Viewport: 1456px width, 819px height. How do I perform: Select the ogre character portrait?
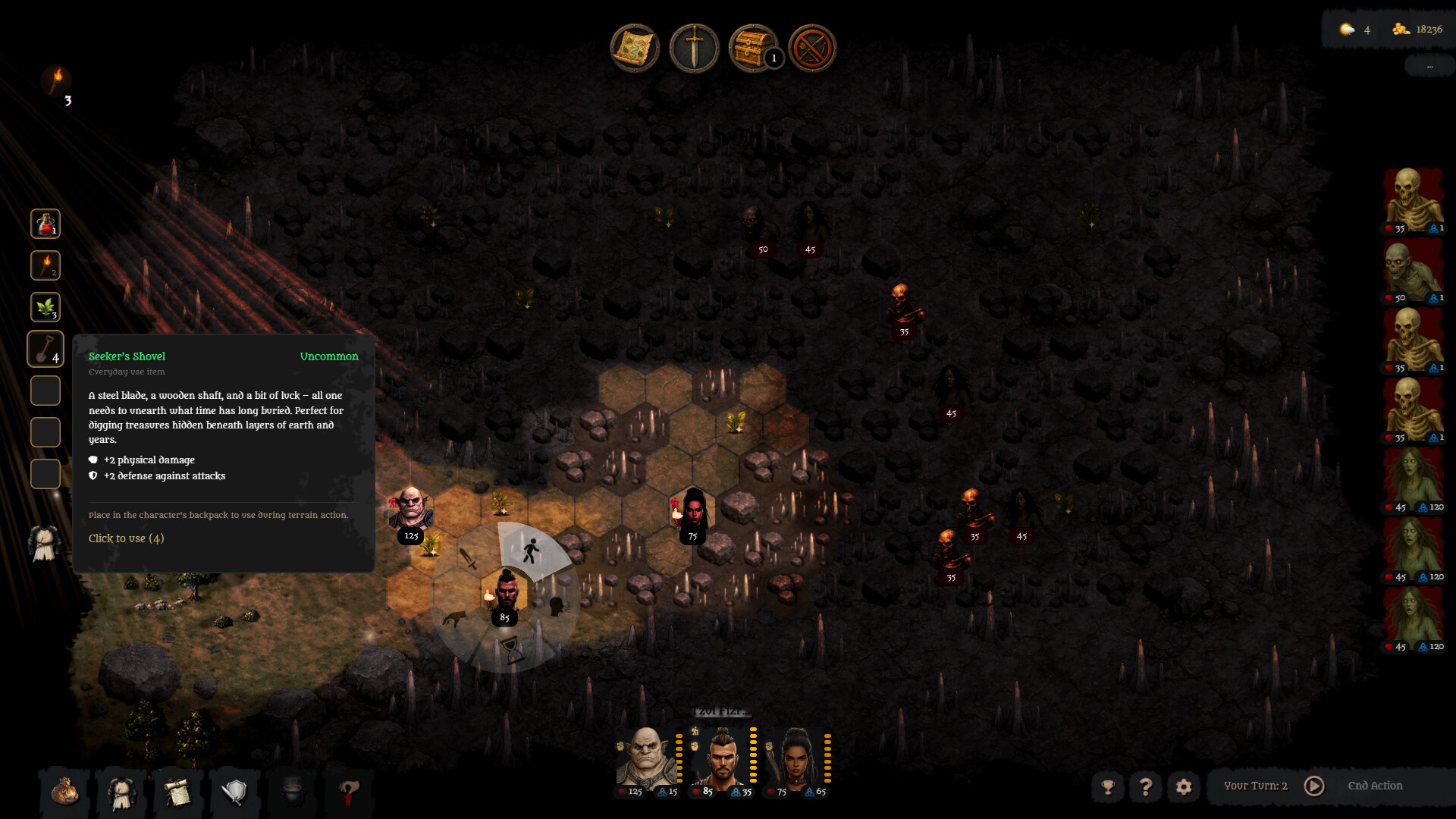646,757
